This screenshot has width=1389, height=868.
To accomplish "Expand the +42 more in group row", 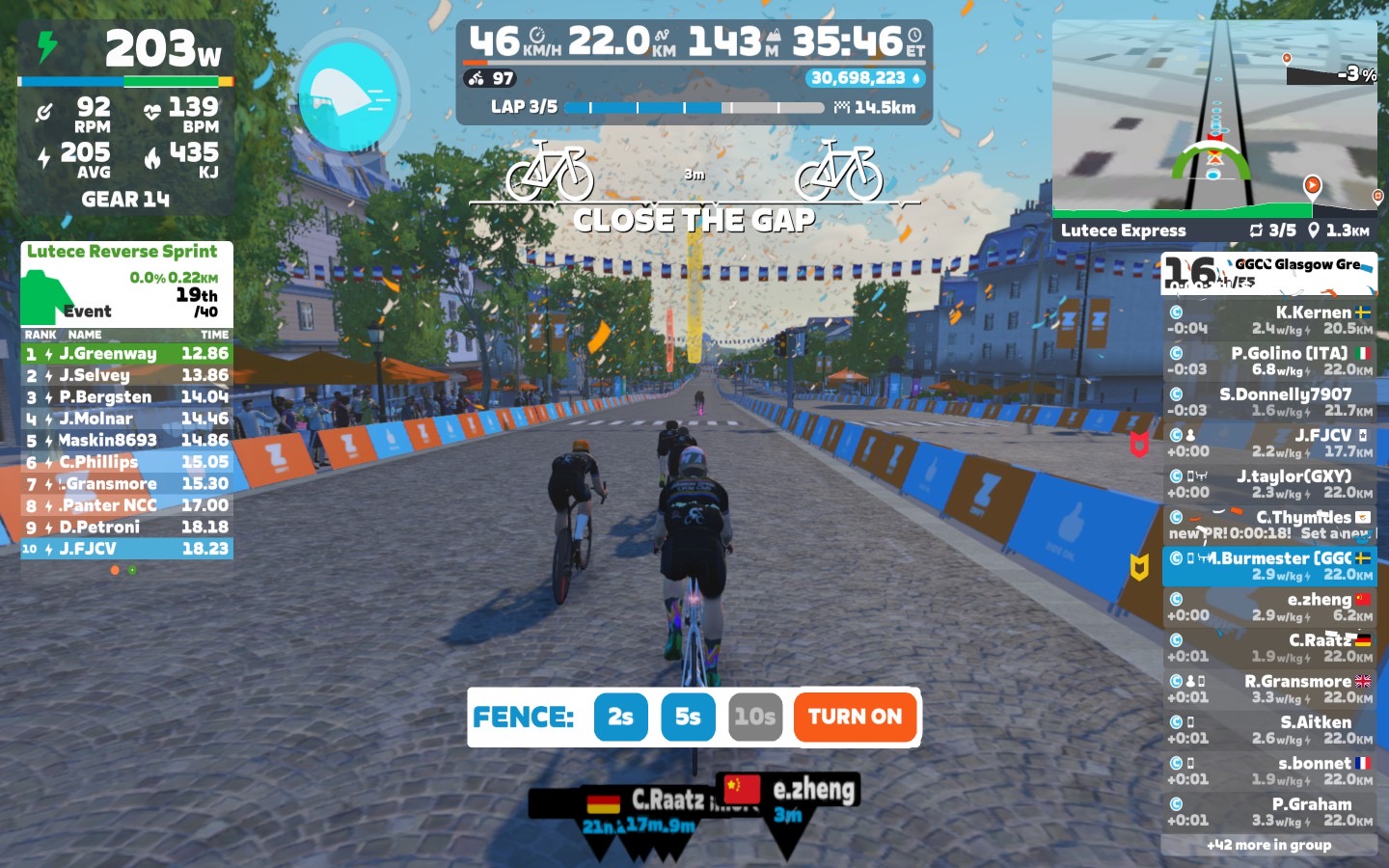I will coord(1268,845).
